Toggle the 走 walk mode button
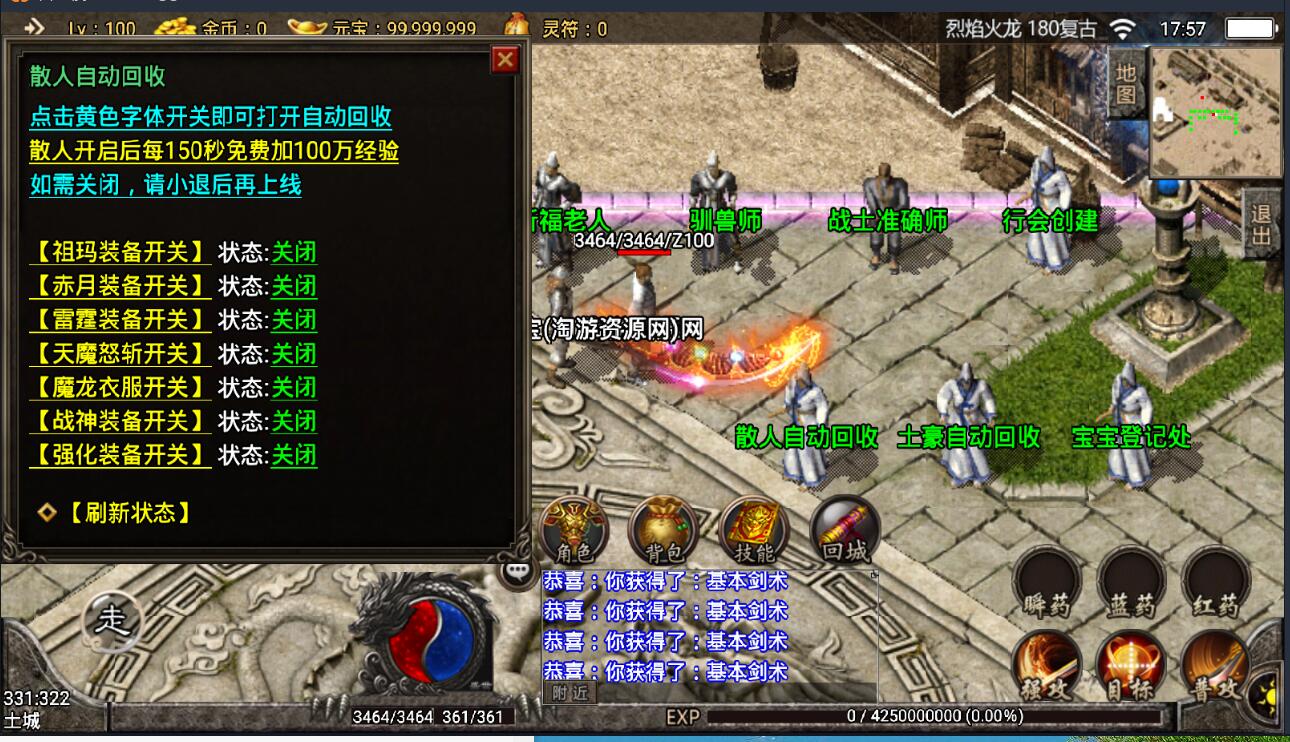The width and height of the screenshot is (1290, 742). [x=111, y=621]
